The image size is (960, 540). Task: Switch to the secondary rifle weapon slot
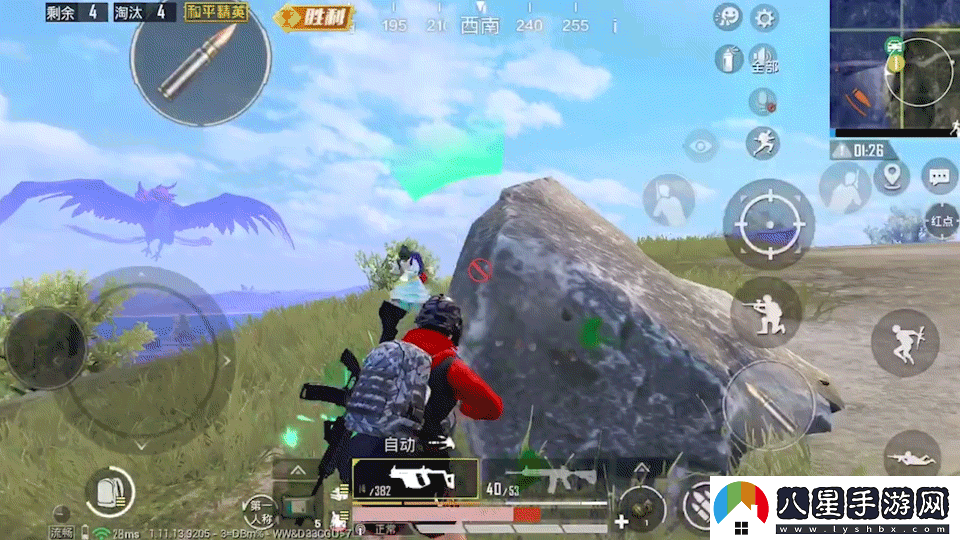[x=545, y=478]
